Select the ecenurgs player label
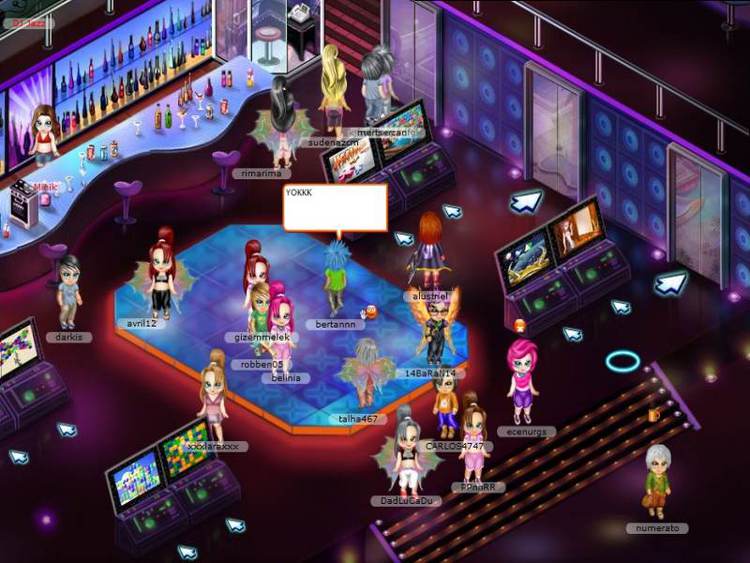This screenshot has height=563, width=750. click(525, 431)
